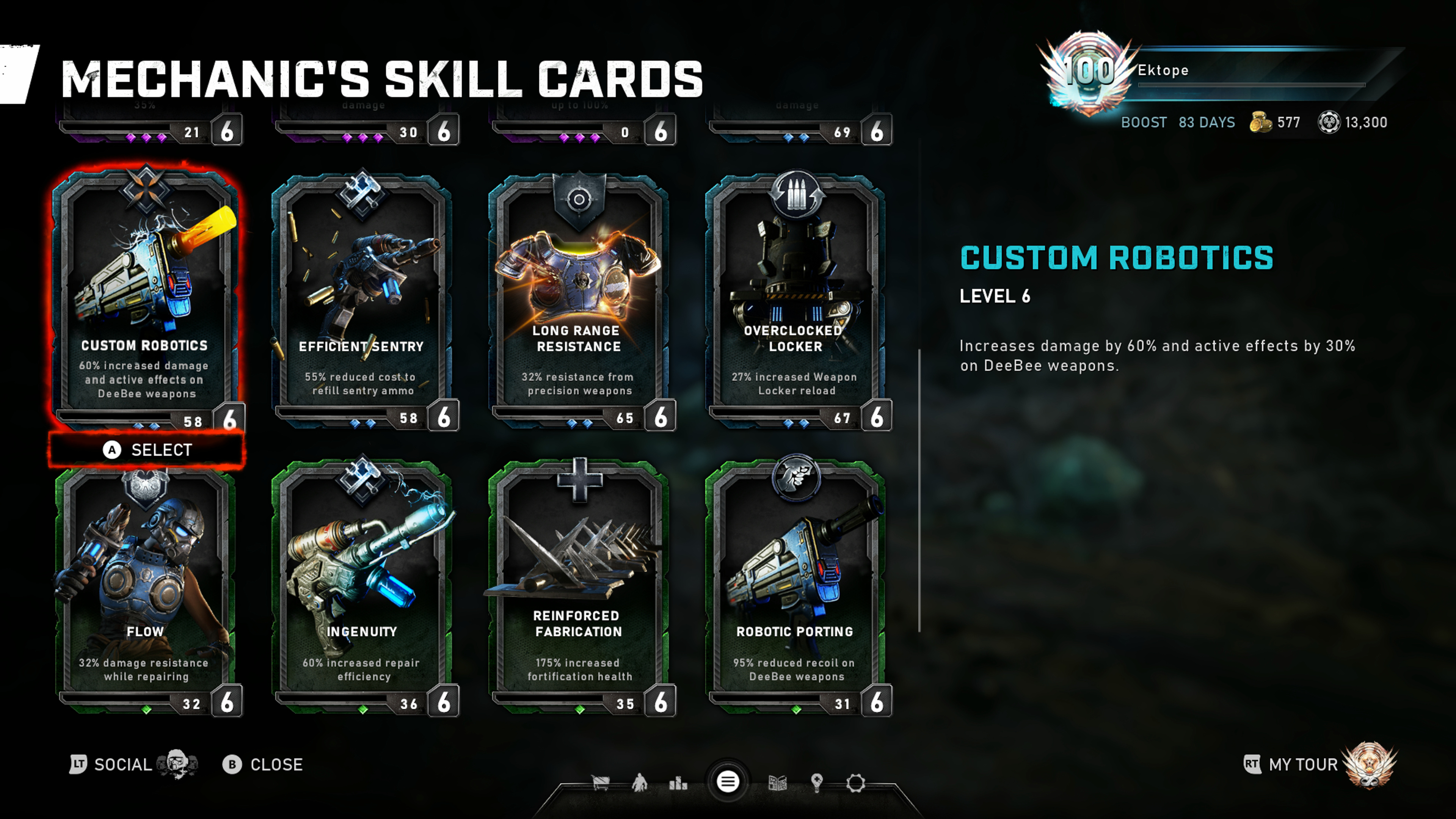The image size is (1456, 819).
Task: Open the Social panel
Action: (121, 765)
